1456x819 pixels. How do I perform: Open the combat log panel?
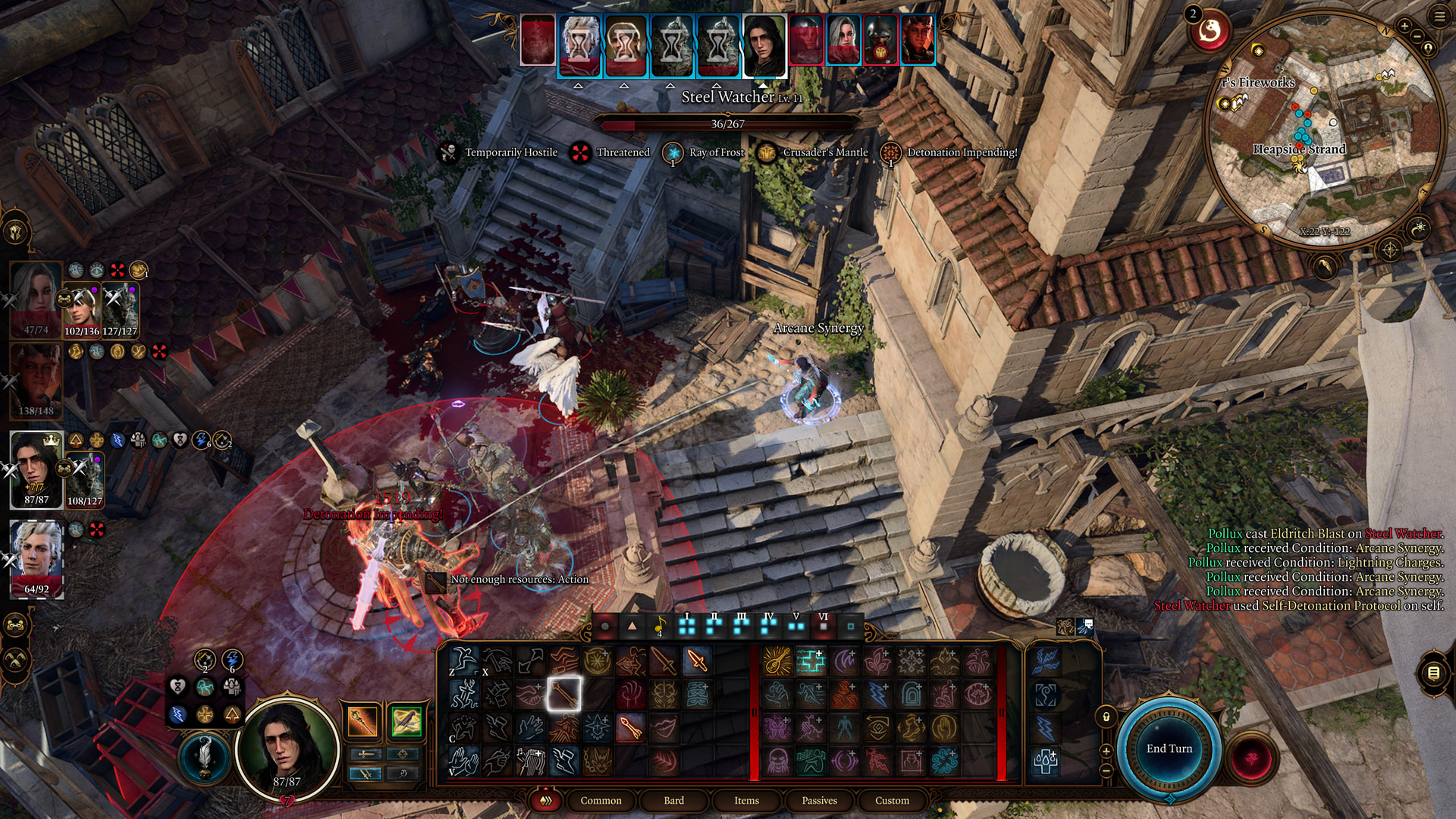point(1433,673)
